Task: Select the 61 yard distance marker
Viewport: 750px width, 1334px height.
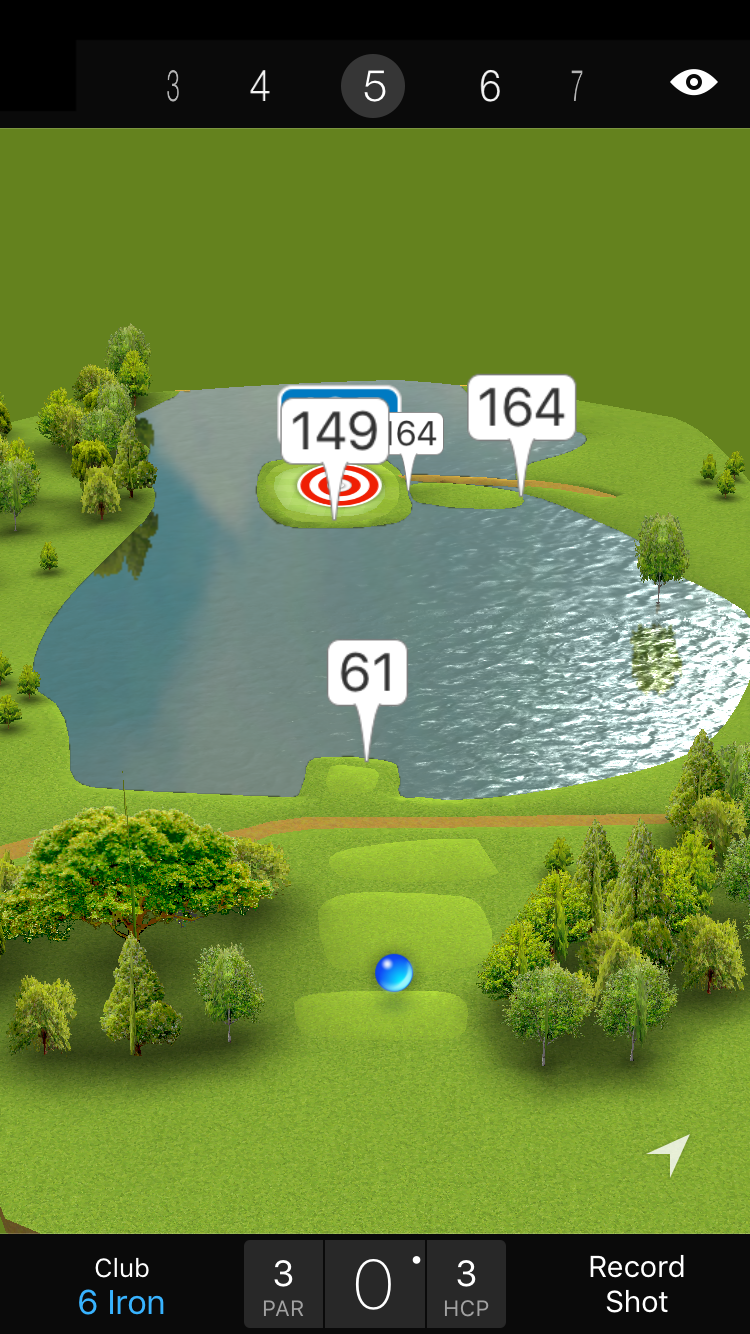Action: (x=367, y=673)
